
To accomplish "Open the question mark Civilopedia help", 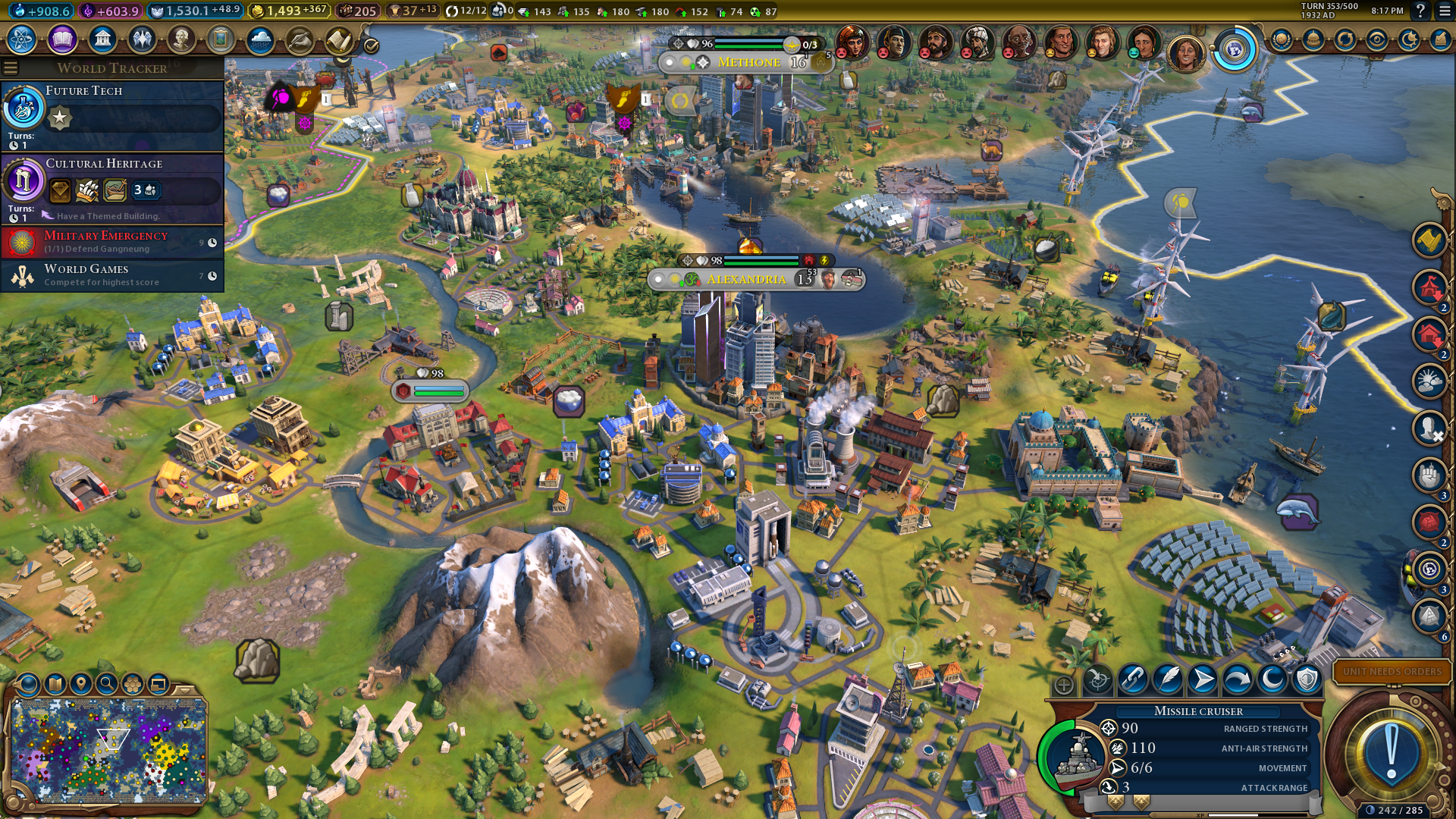I will pyautogui.click(x=1420, y=11).
